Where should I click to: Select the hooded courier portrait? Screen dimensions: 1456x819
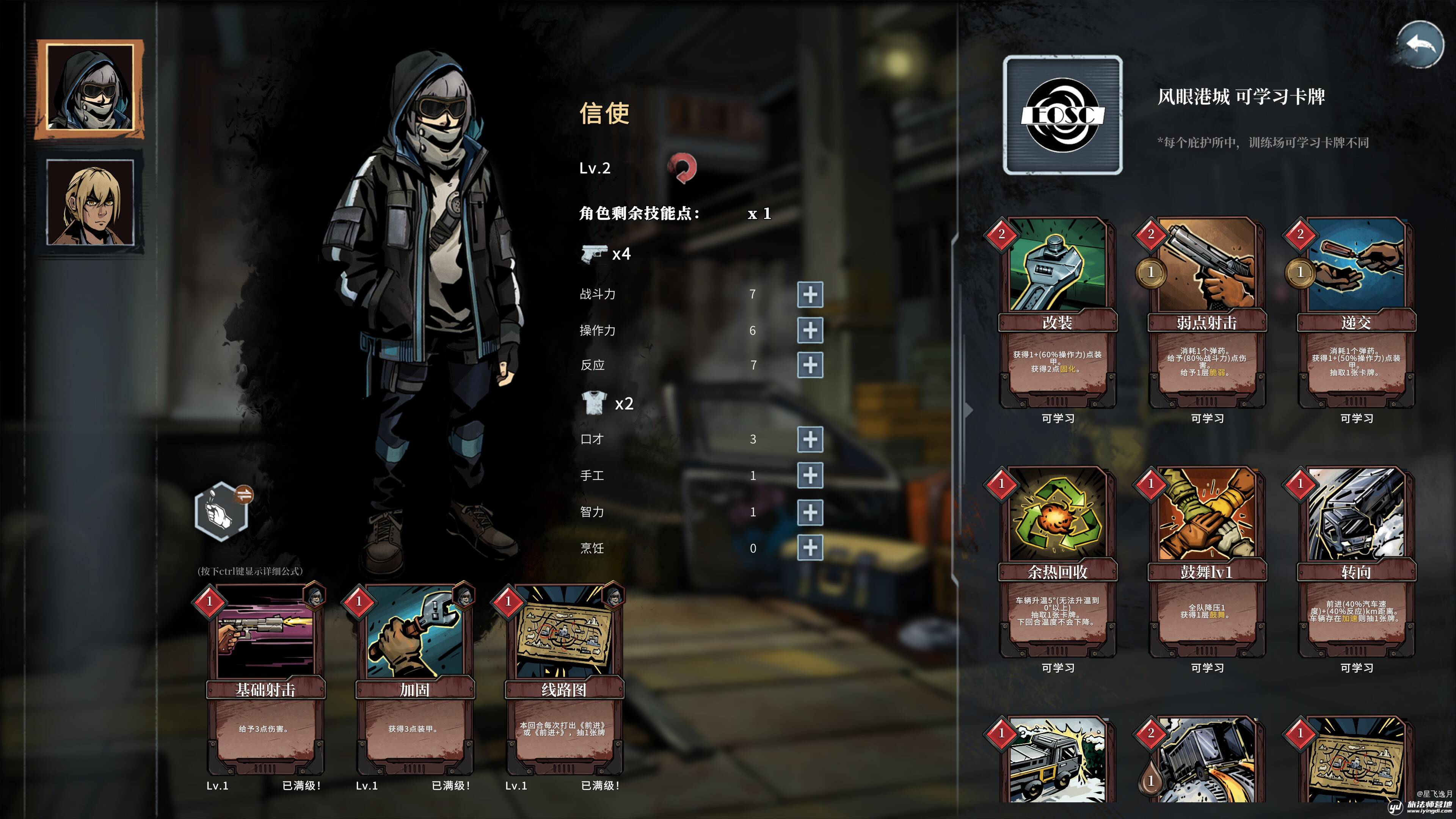pyautogui.click(x=91, y=89)
